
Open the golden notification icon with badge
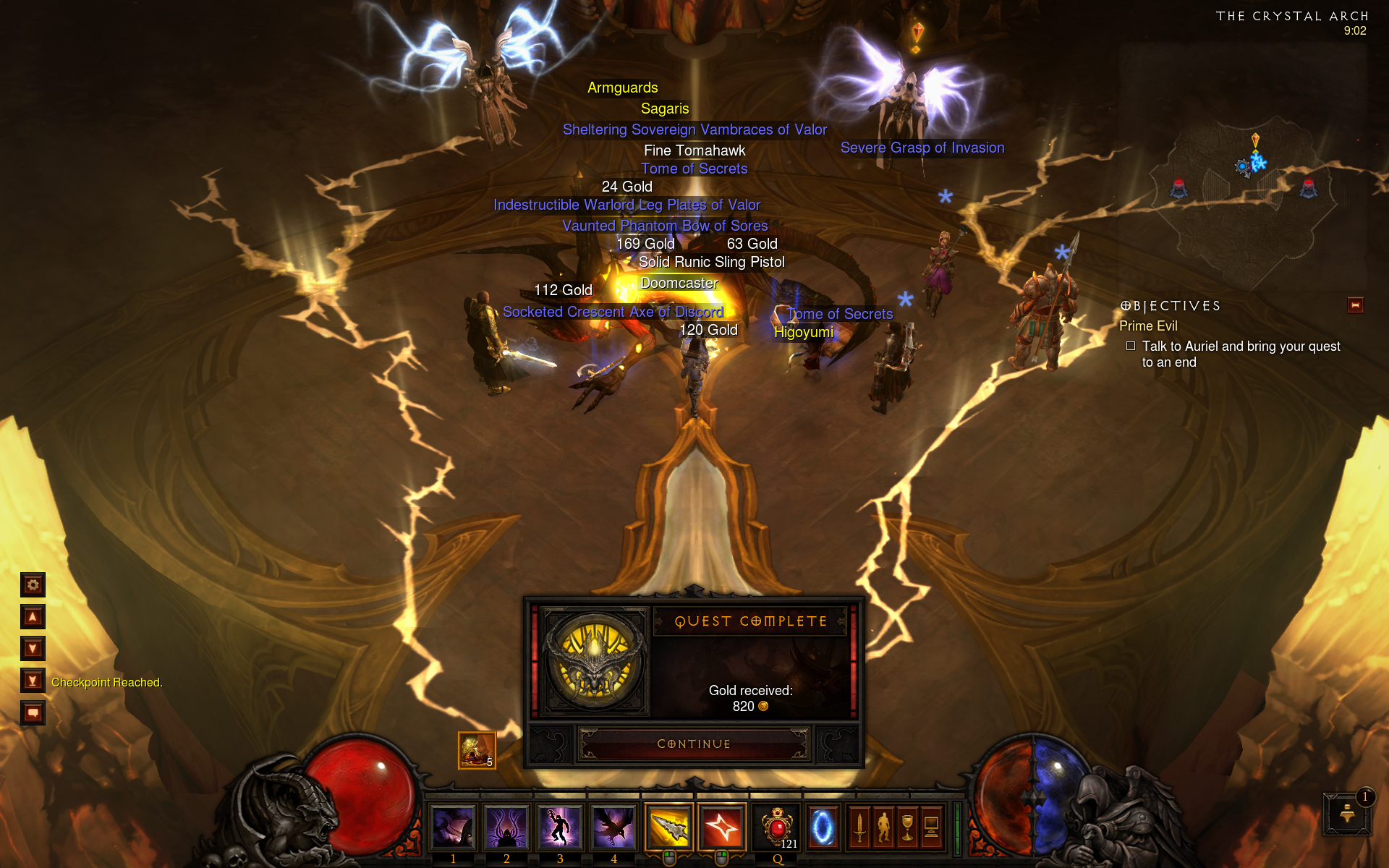(x=1348, y=813)
